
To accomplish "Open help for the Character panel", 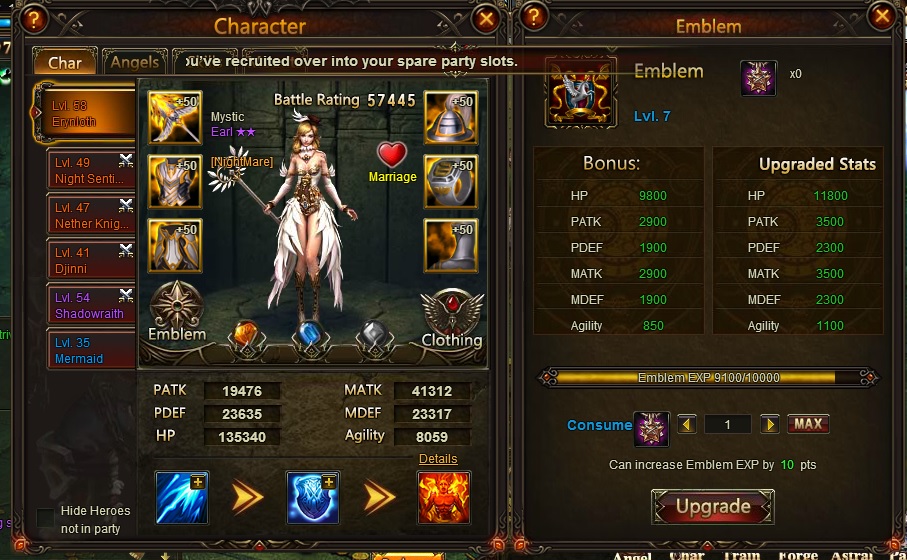I will click(34, 18).
